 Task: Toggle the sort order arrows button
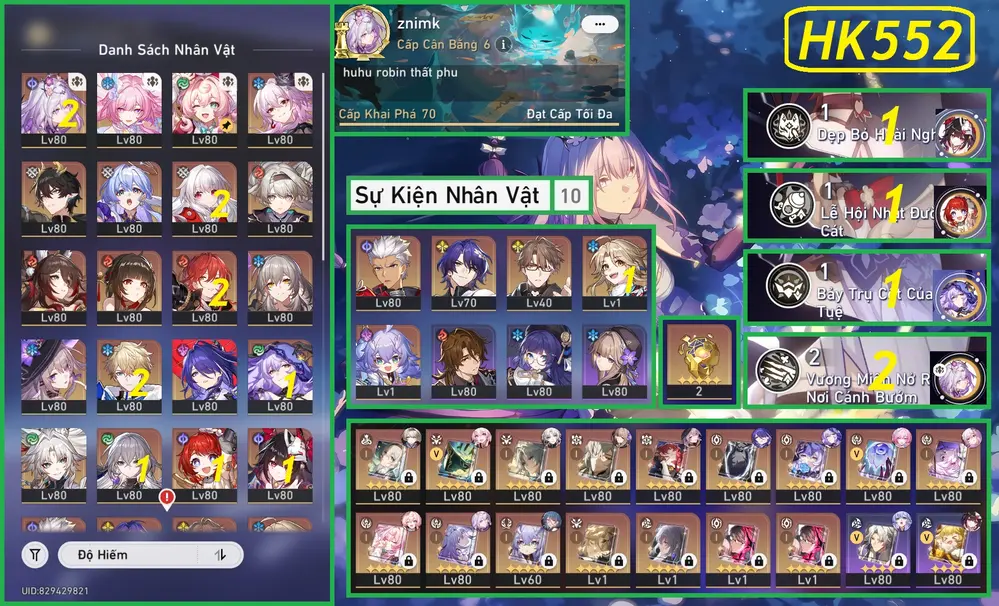pyautogui.click(x=220, y=554)
